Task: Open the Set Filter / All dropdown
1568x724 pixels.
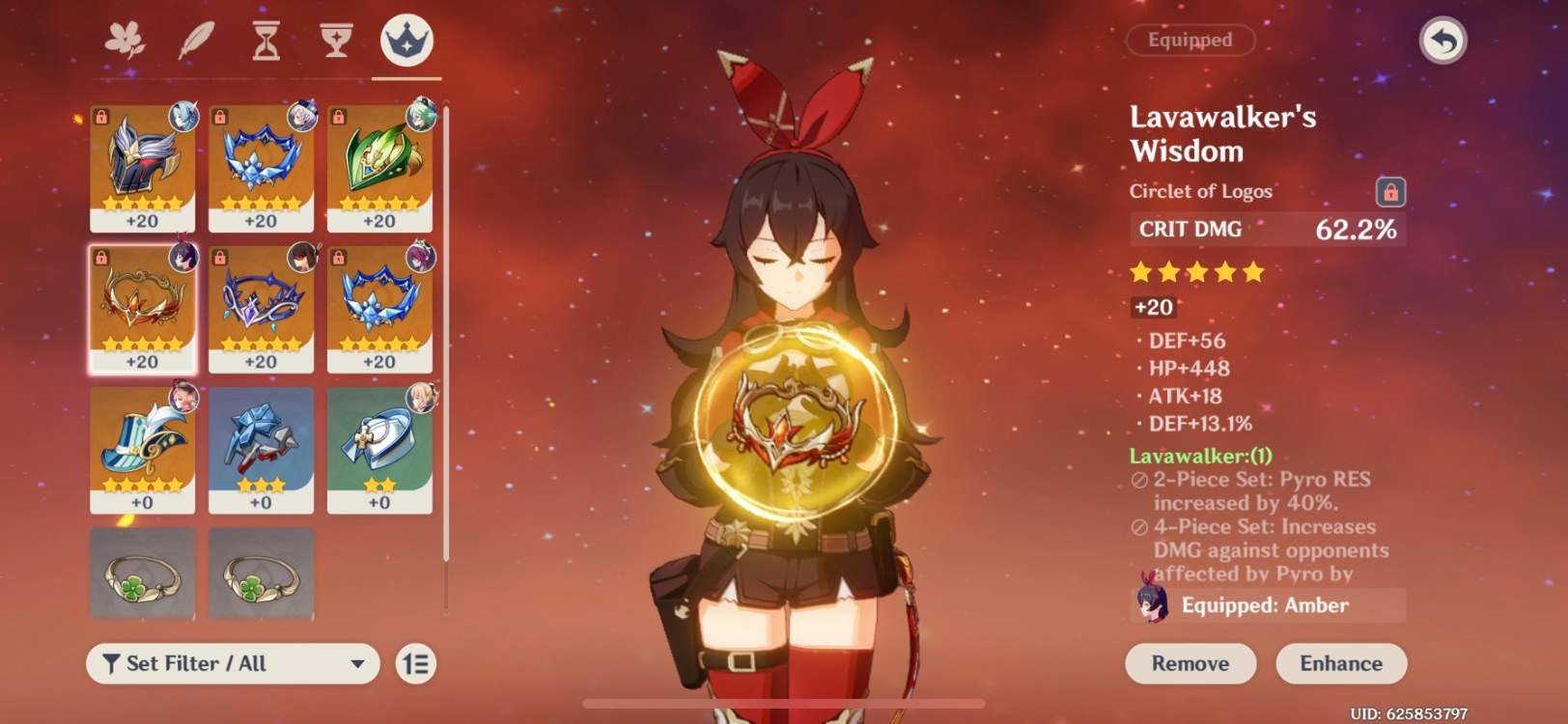Action: (x=230, y=664)
